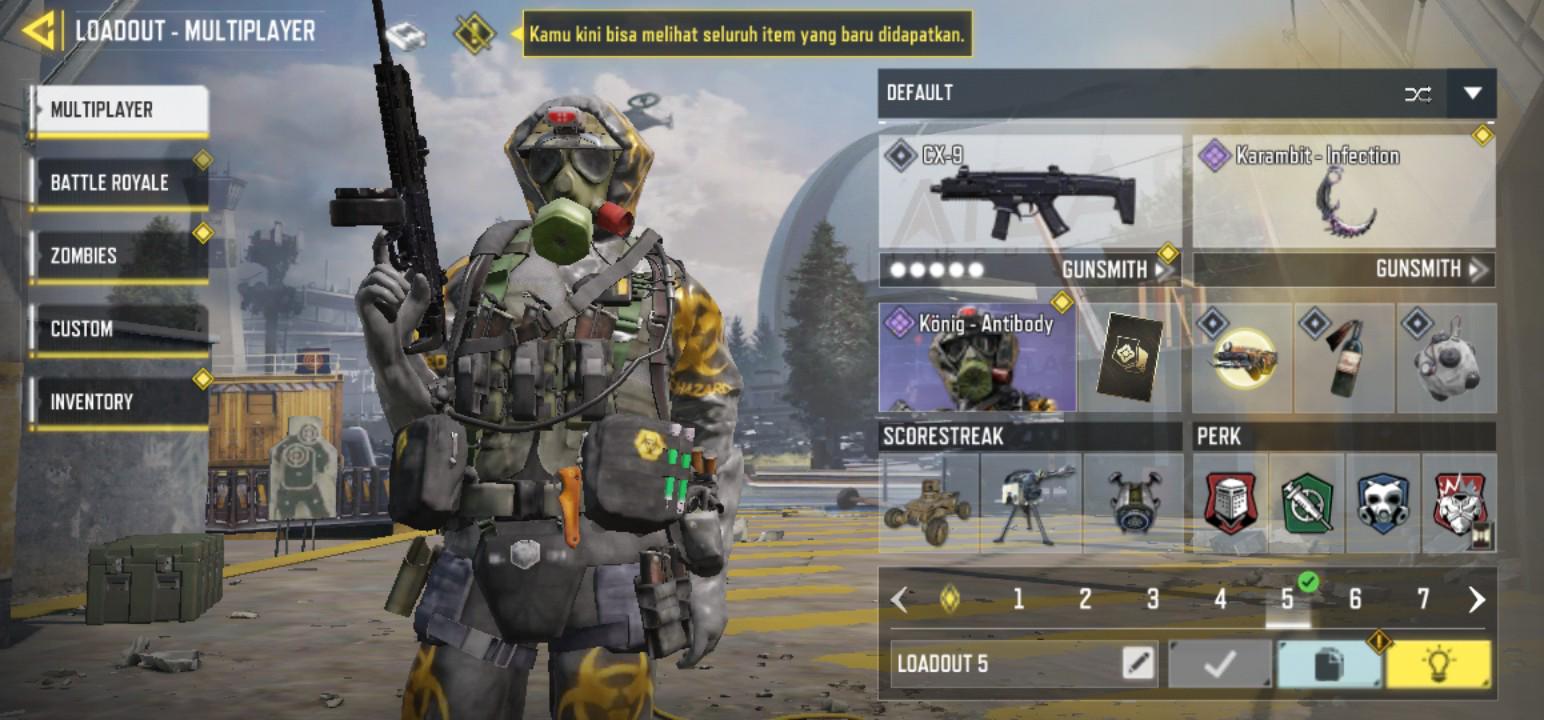Choose the Karambit - Infection secondary slot
1544x720 pixels.
click(1344, 193)
